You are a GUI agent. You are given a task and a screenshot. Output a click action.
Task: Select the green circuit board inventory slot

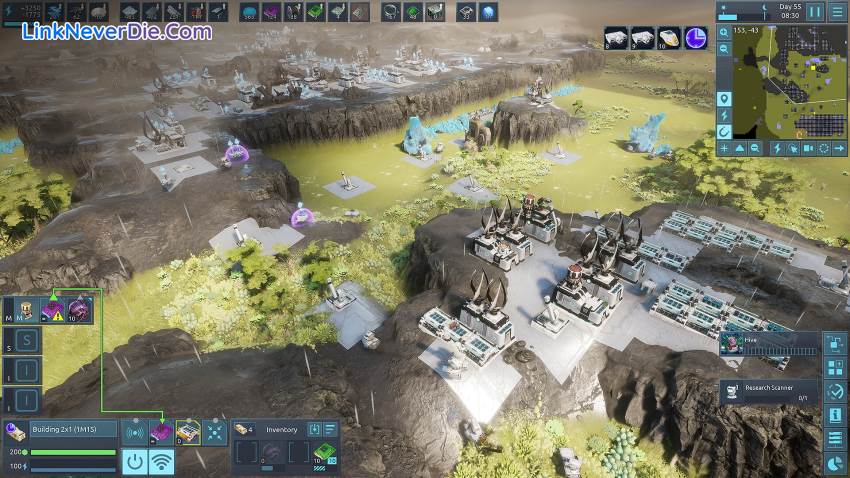(x=324, y=453)
